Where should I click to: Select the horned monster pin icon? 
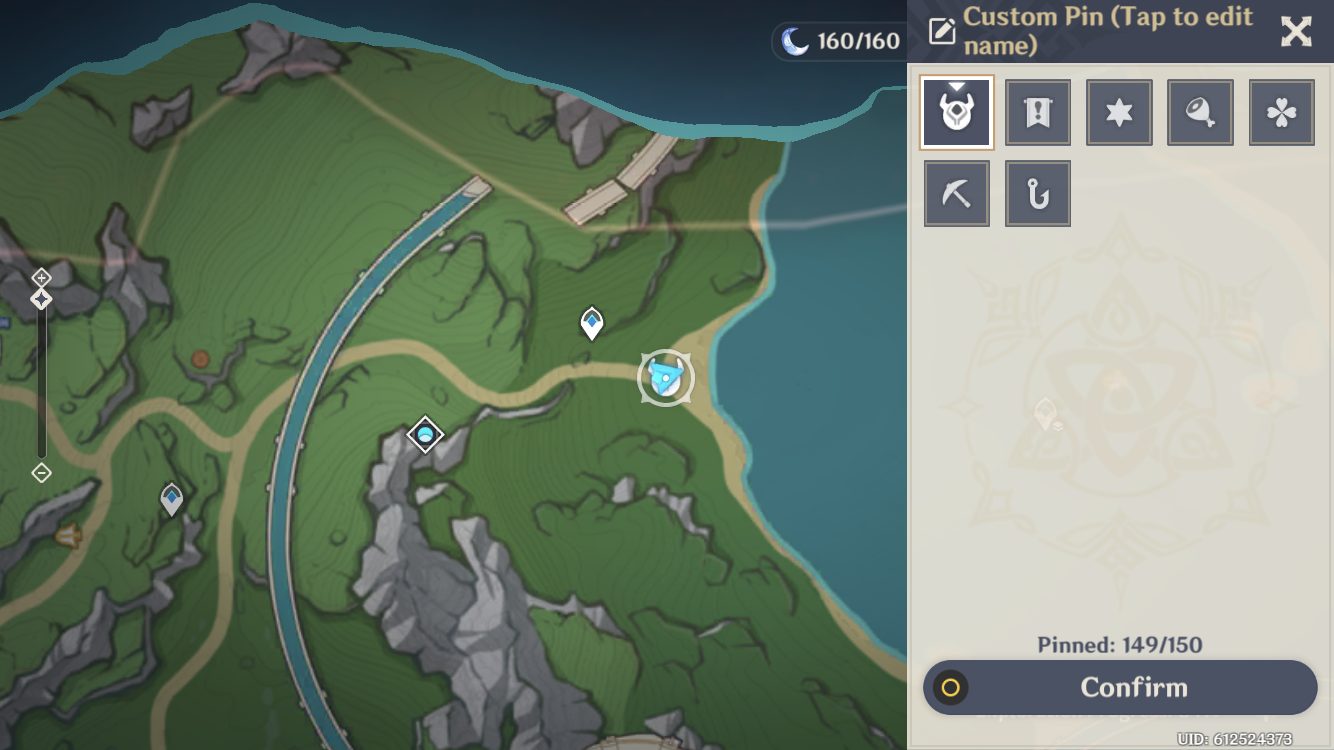(x=957, y=113)
